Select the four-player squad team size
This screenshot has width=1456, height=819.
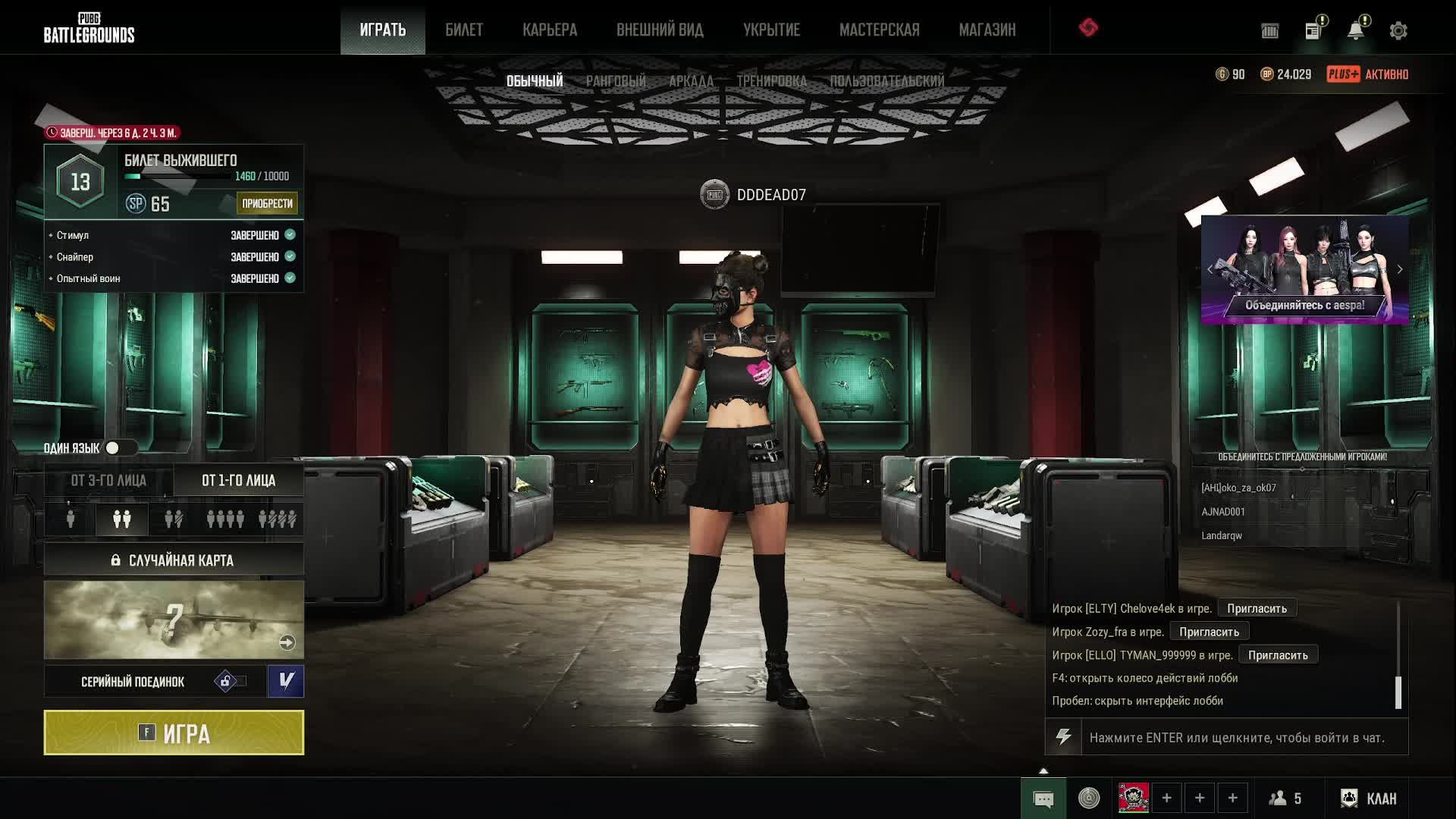225,519
